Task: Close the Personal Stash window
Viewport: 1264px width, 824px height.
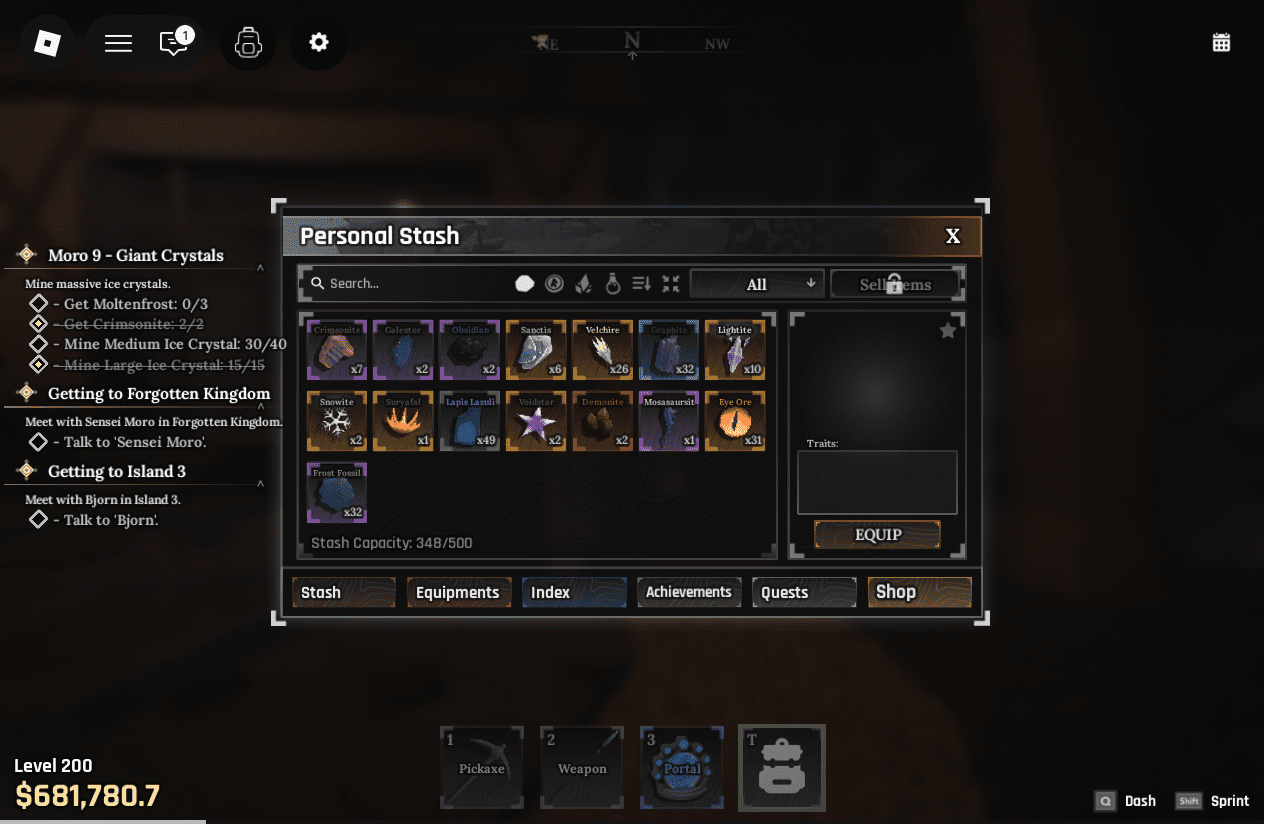Action: coord(953,236)
